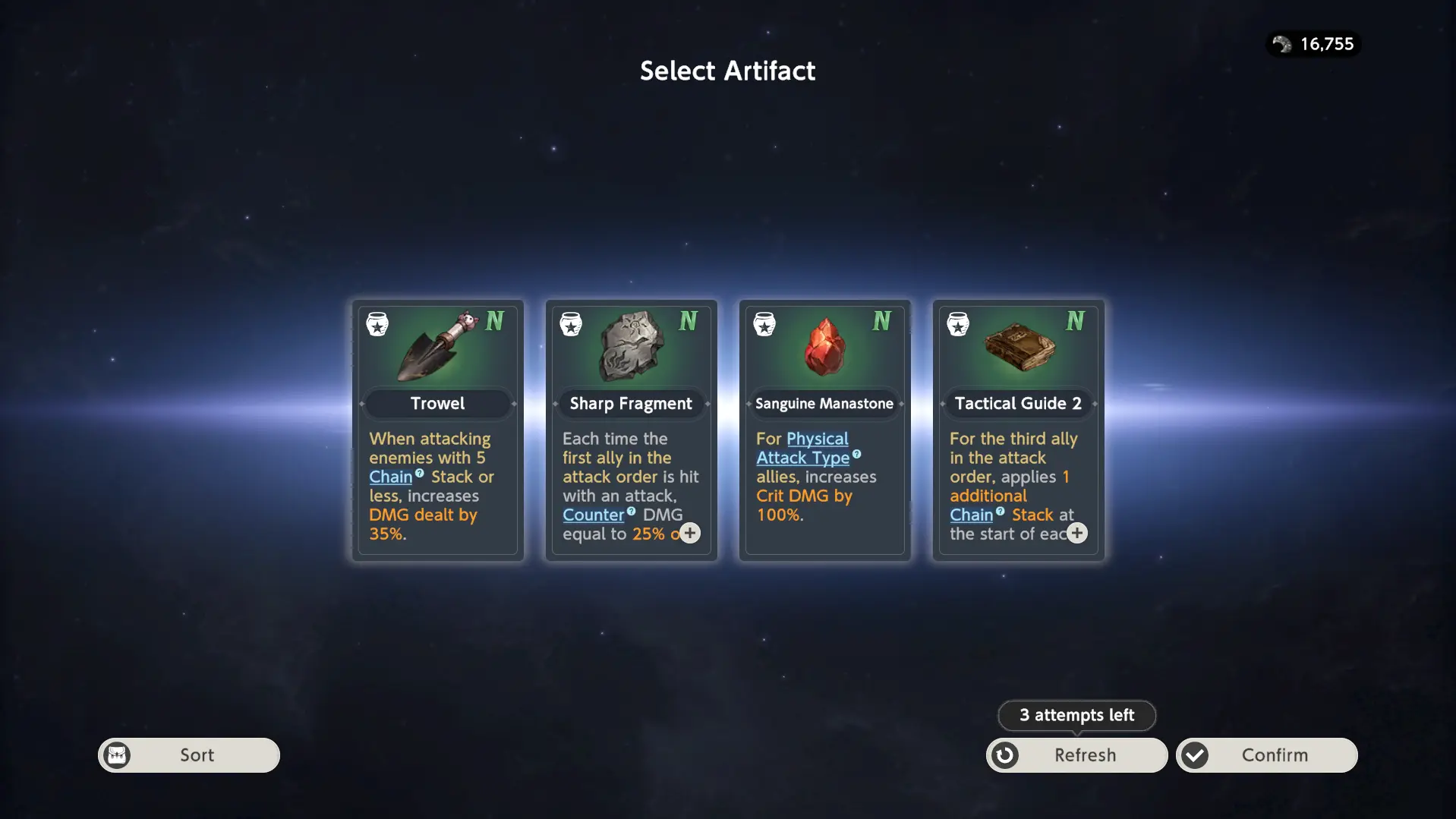Open the Chain keyword link on Trowel

[391, 477]
